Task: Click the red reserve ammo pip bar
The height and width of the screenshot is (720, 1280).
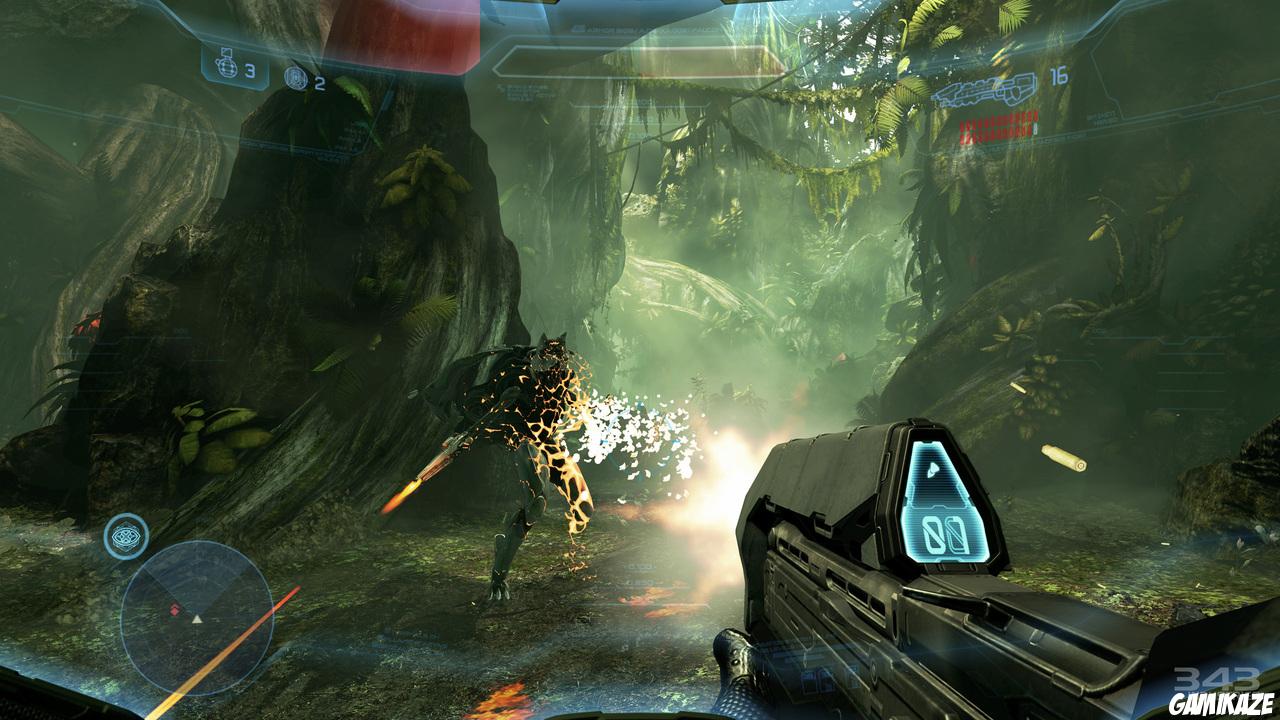Action: [x=998, y=125]
